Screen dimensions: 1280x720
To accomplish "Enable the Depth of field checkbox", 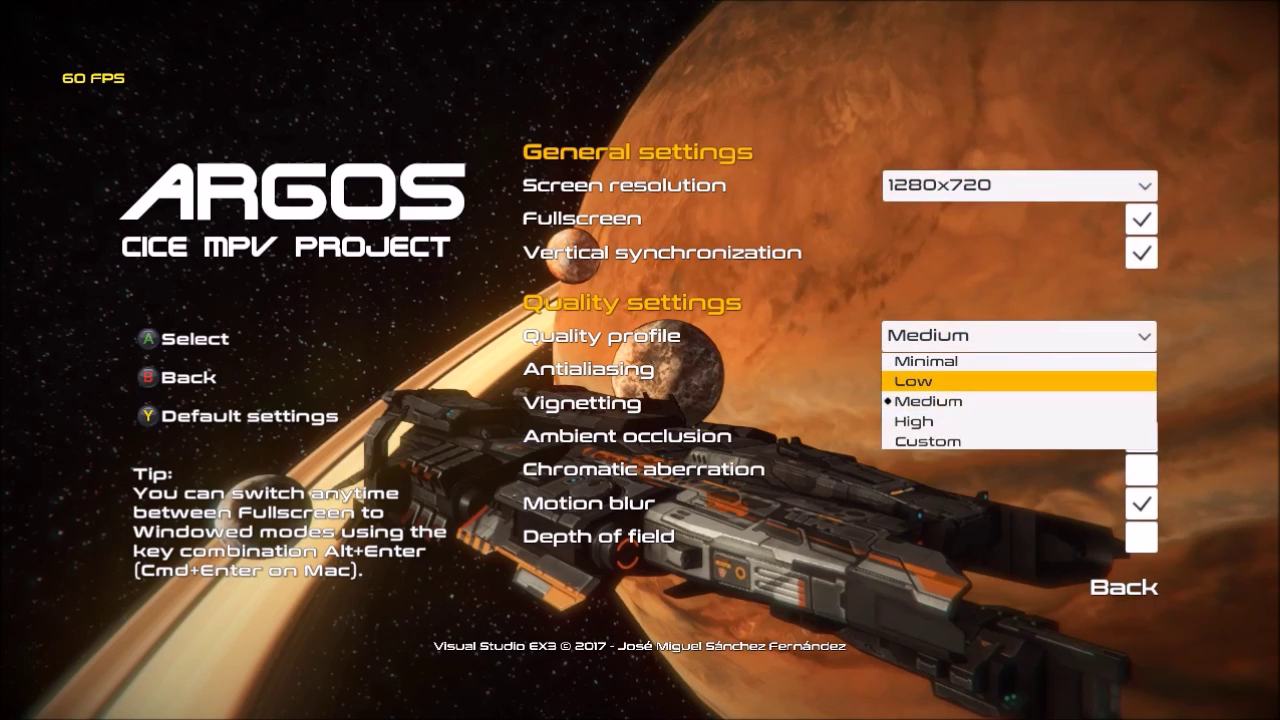I will tap(1141, 537).
